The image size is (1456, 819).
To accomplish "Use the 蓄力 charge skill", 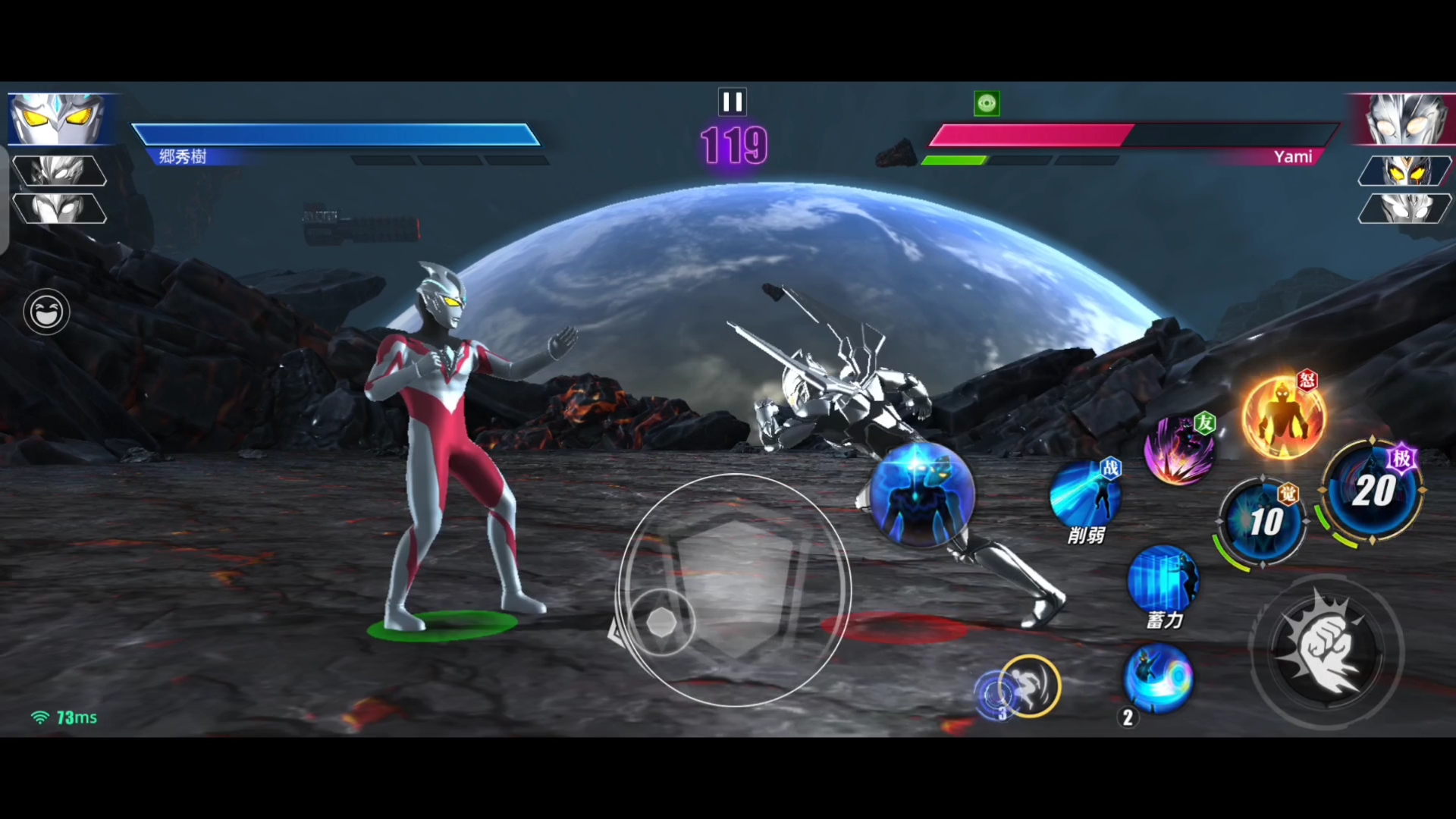I will 1163,580.
